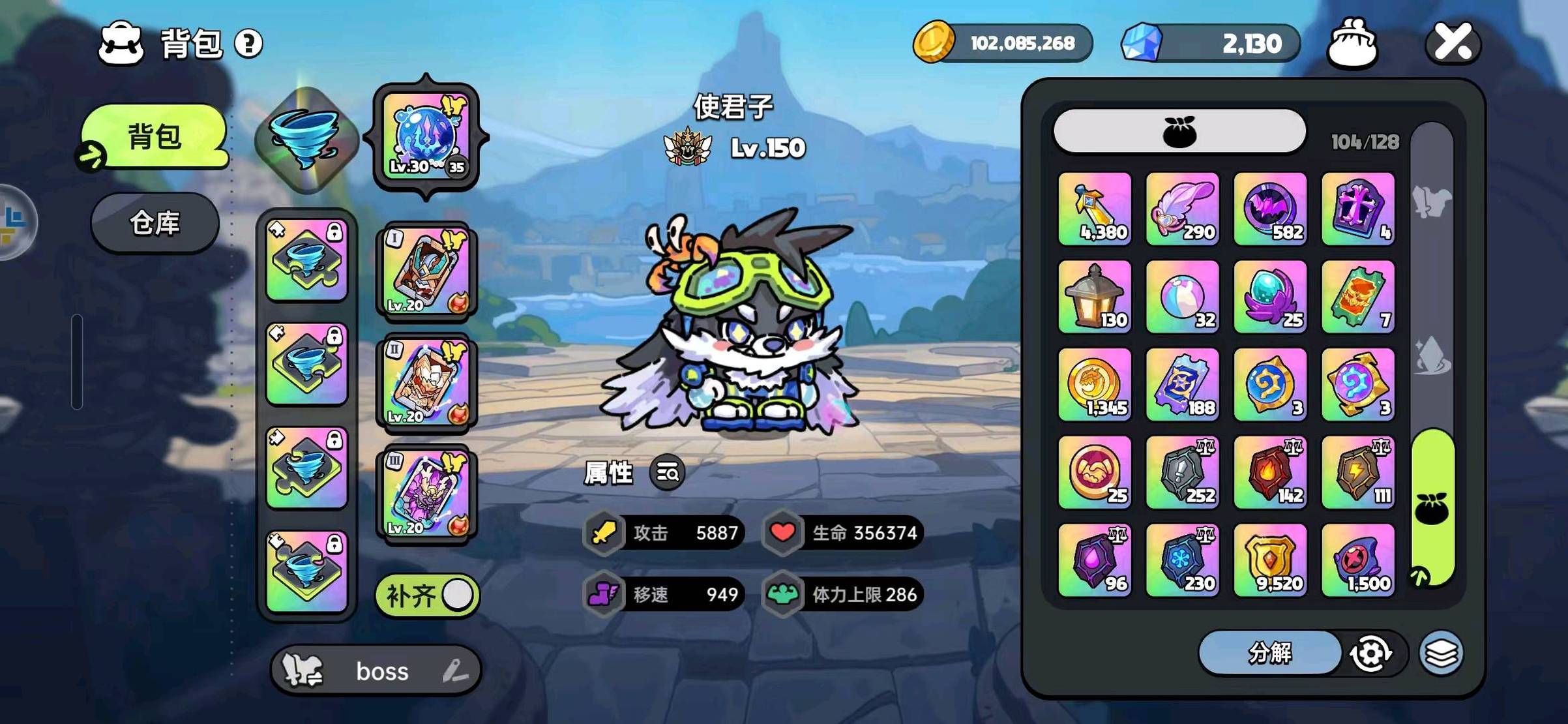Choose the feather item with 290 count
The height and width of the screenshot is (724, 1568).
[x=1182, y=209]
